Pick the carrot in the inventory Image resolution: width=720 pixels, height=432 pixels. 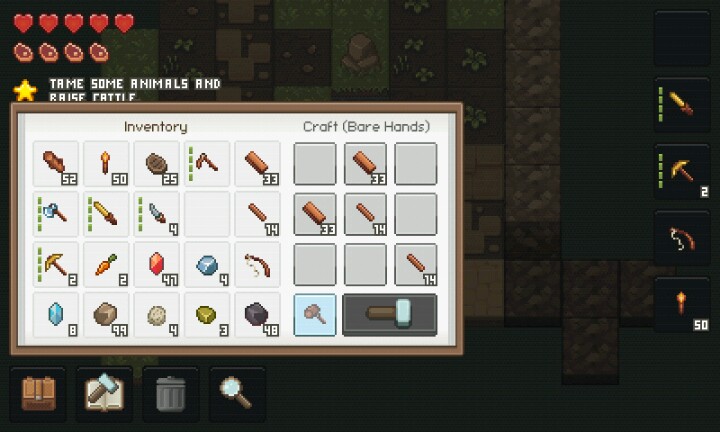coord(106,264)
